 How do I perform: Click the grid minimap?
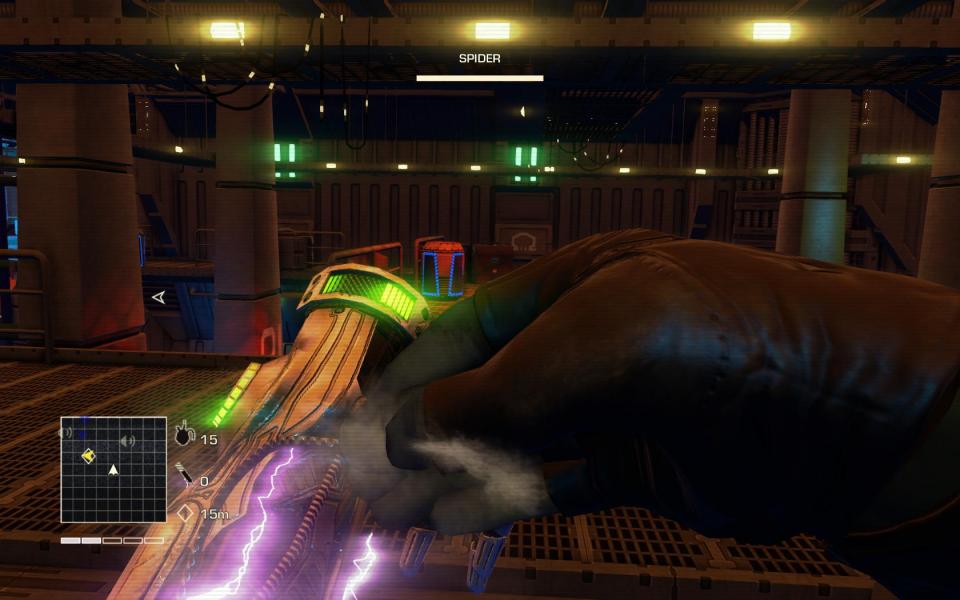113,469
